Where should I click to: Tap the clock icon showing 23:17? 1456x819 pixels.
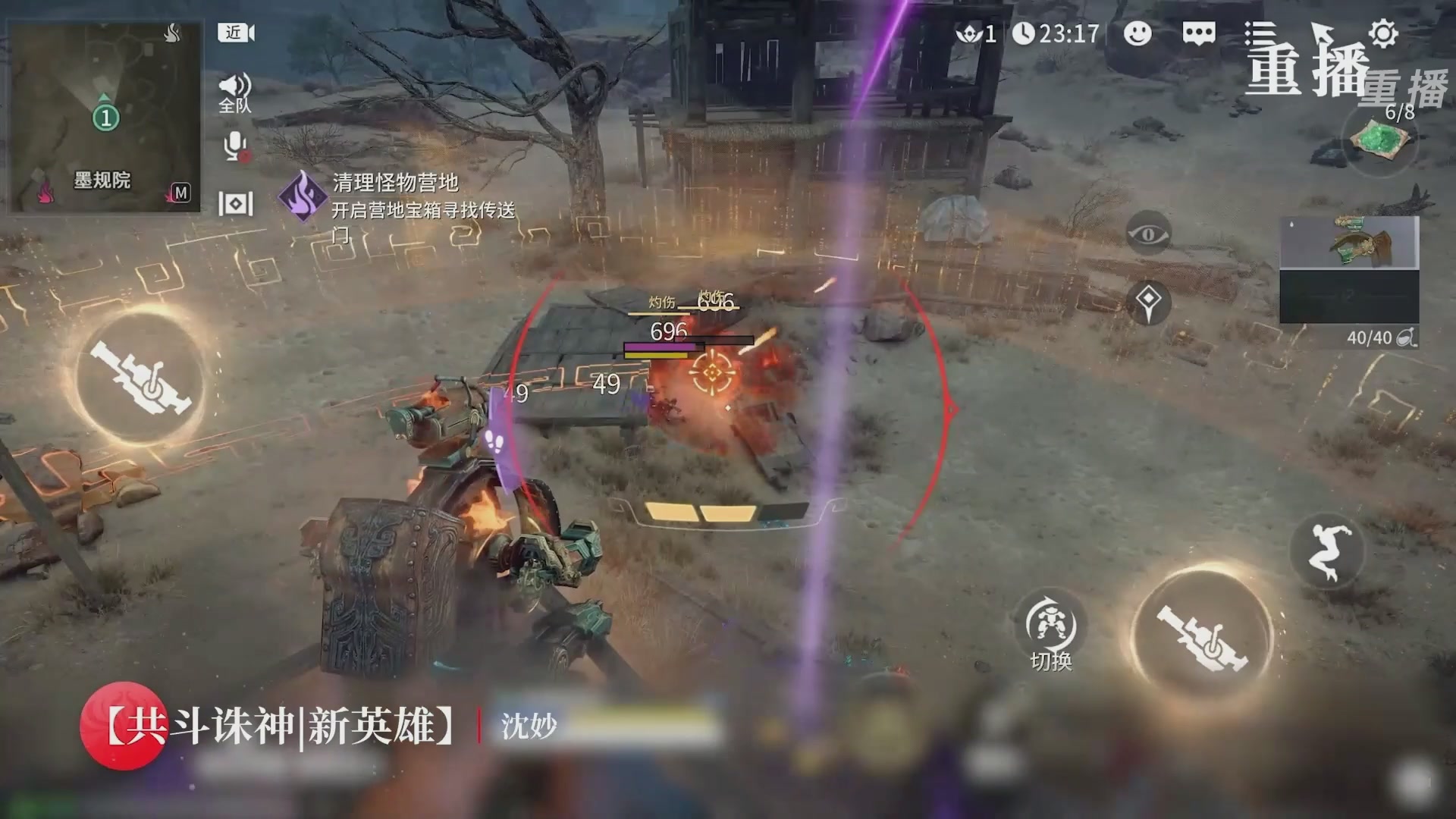coord(1025,33)
